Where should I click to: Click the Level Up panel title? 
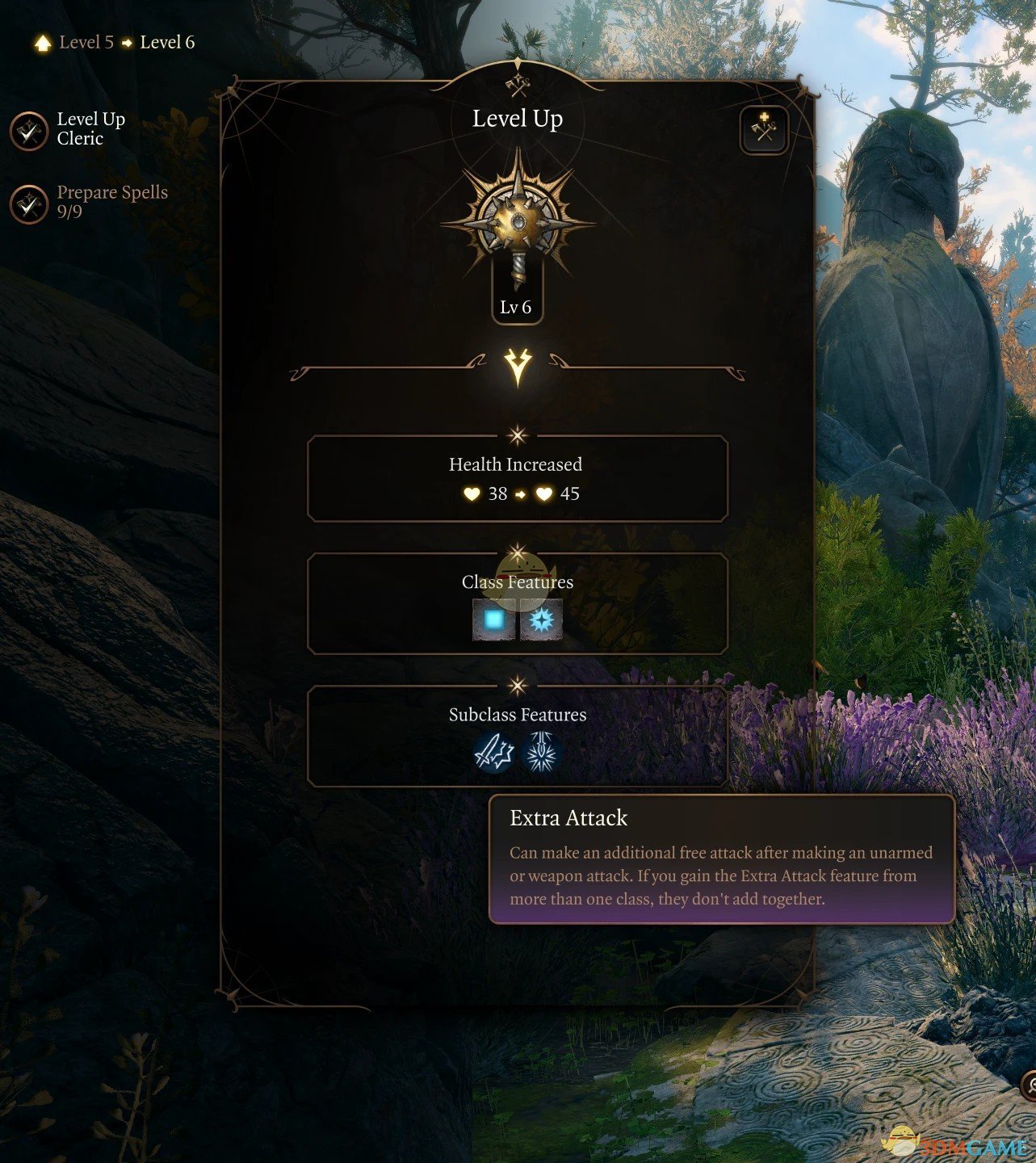coord(517,118)
